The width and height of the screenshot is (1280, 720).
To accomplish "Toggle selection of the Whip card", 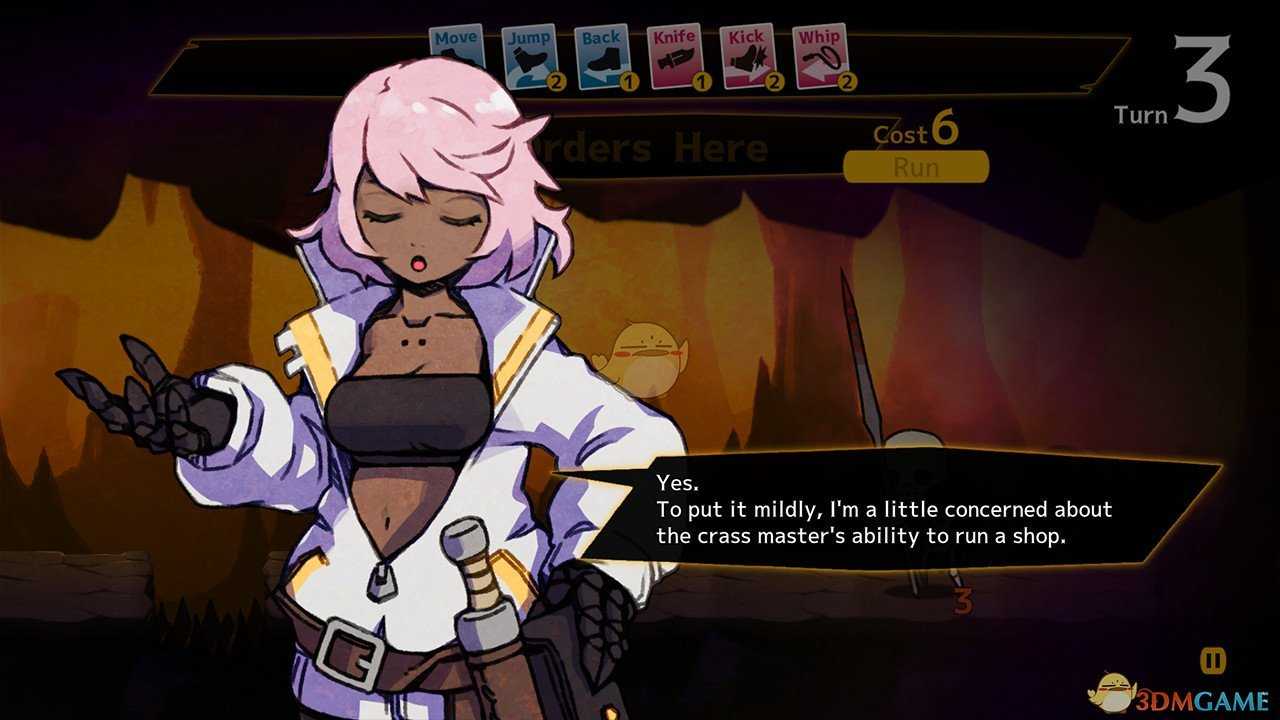I will pyautogui.click(x=820, y=55).
